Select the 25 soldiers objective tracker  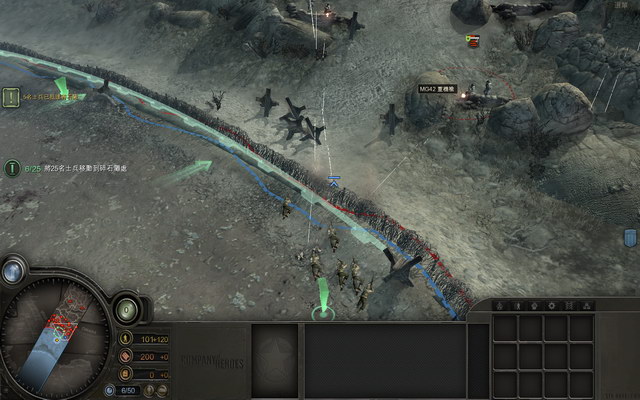[12, 169]
